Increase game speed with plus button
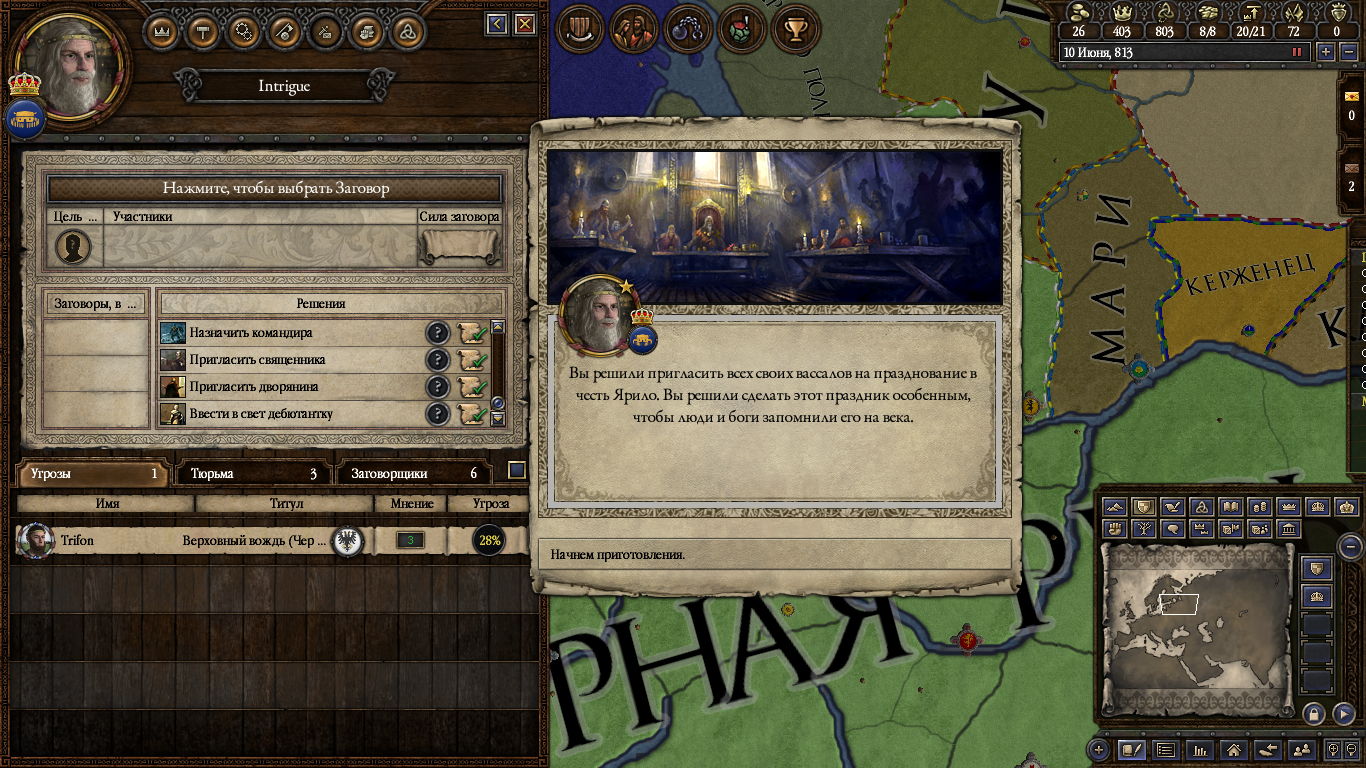1366x768 pixels. click(x=1326, y=52)
